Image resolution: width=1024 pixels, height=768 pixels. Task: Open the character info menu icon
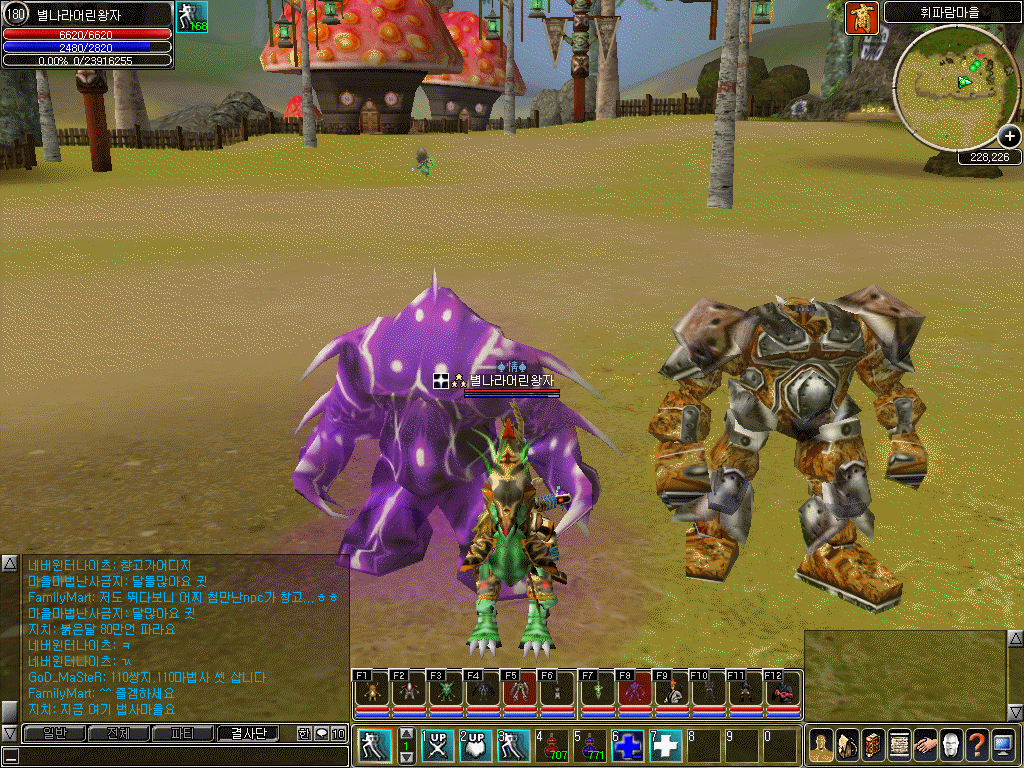point(821,746)
